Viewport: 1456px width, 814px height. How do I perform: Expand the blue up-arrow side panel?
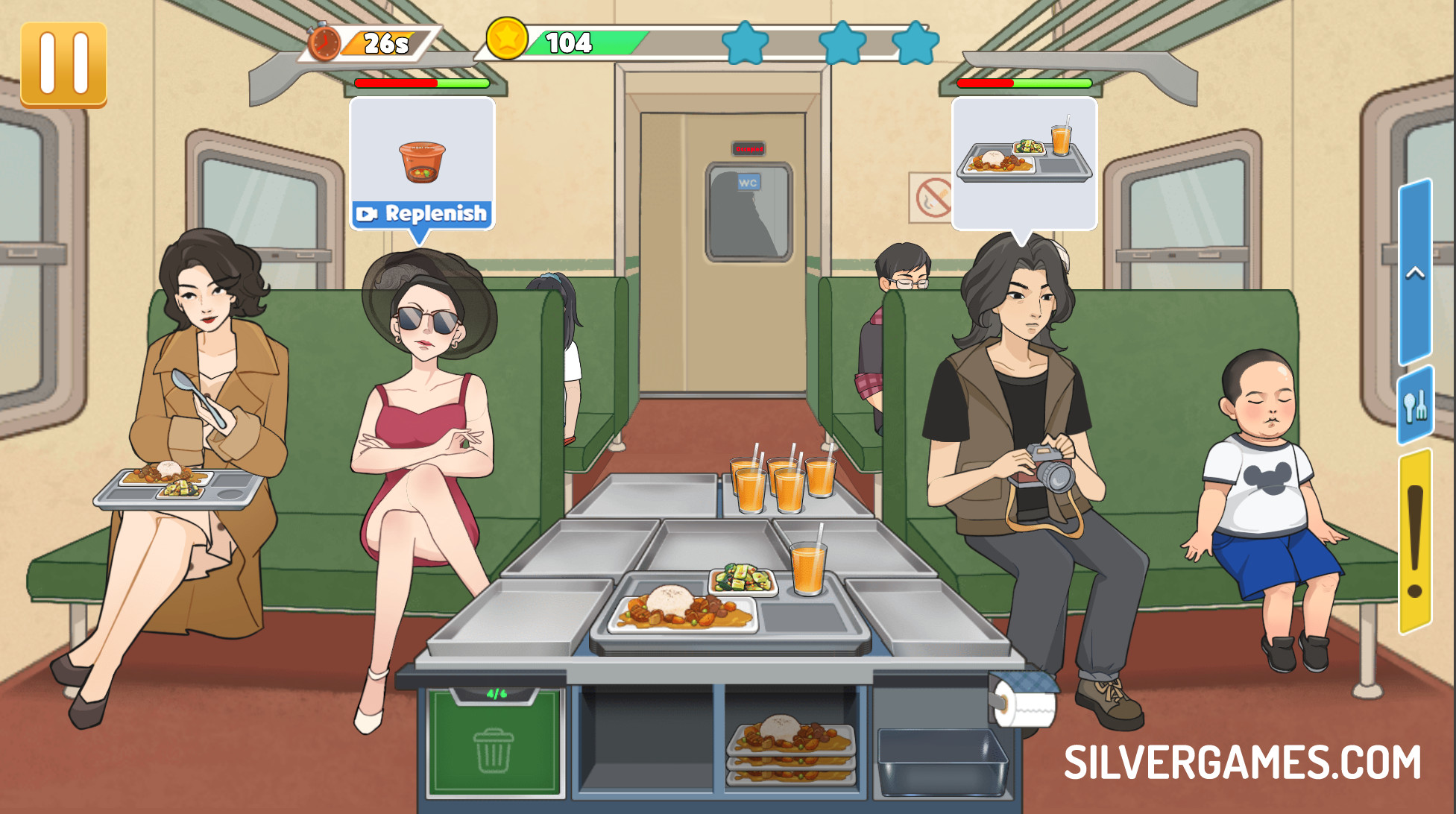coord(1415,272)
